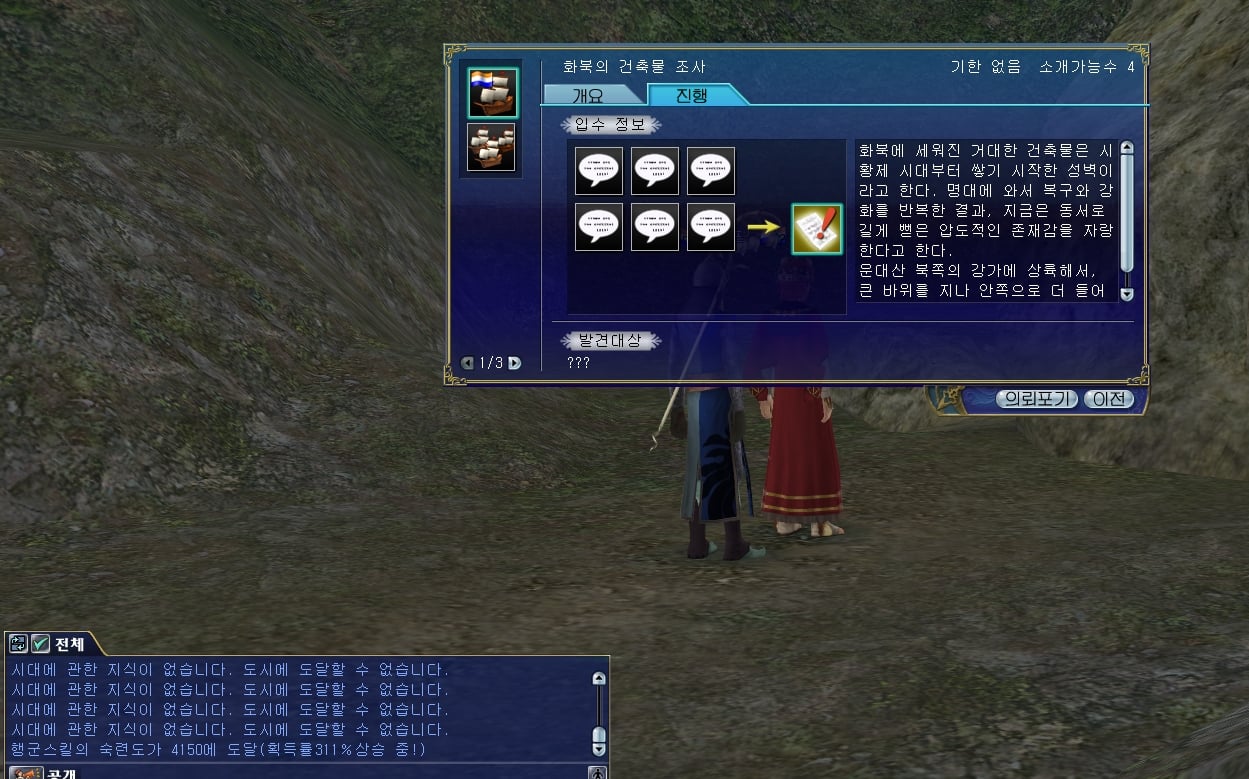This screenshot has height=779, width=1249.
Task: Click the person icon beside chat input
Action: pos(597,773)
